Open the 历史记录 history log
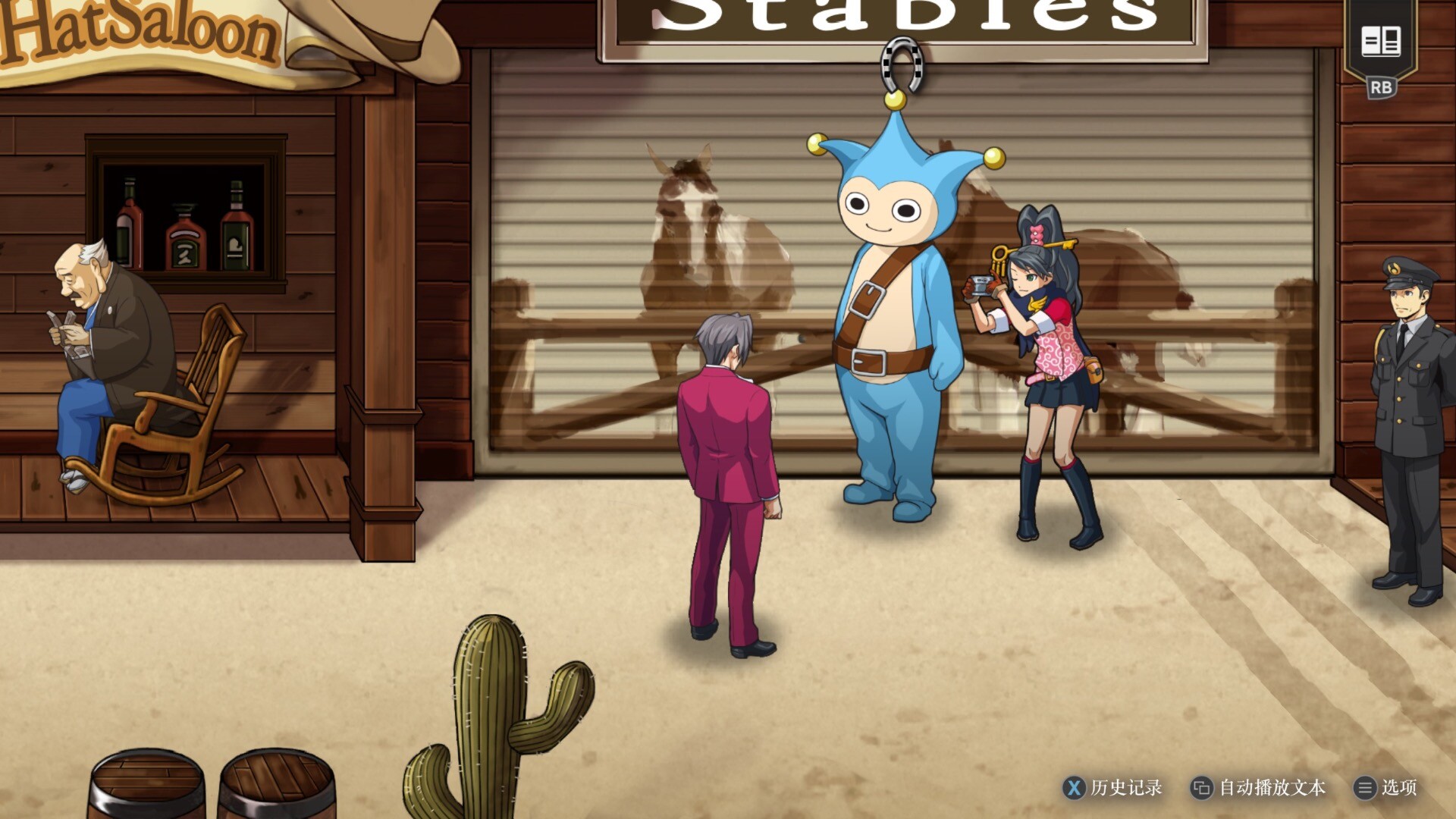 (1112, 788)
